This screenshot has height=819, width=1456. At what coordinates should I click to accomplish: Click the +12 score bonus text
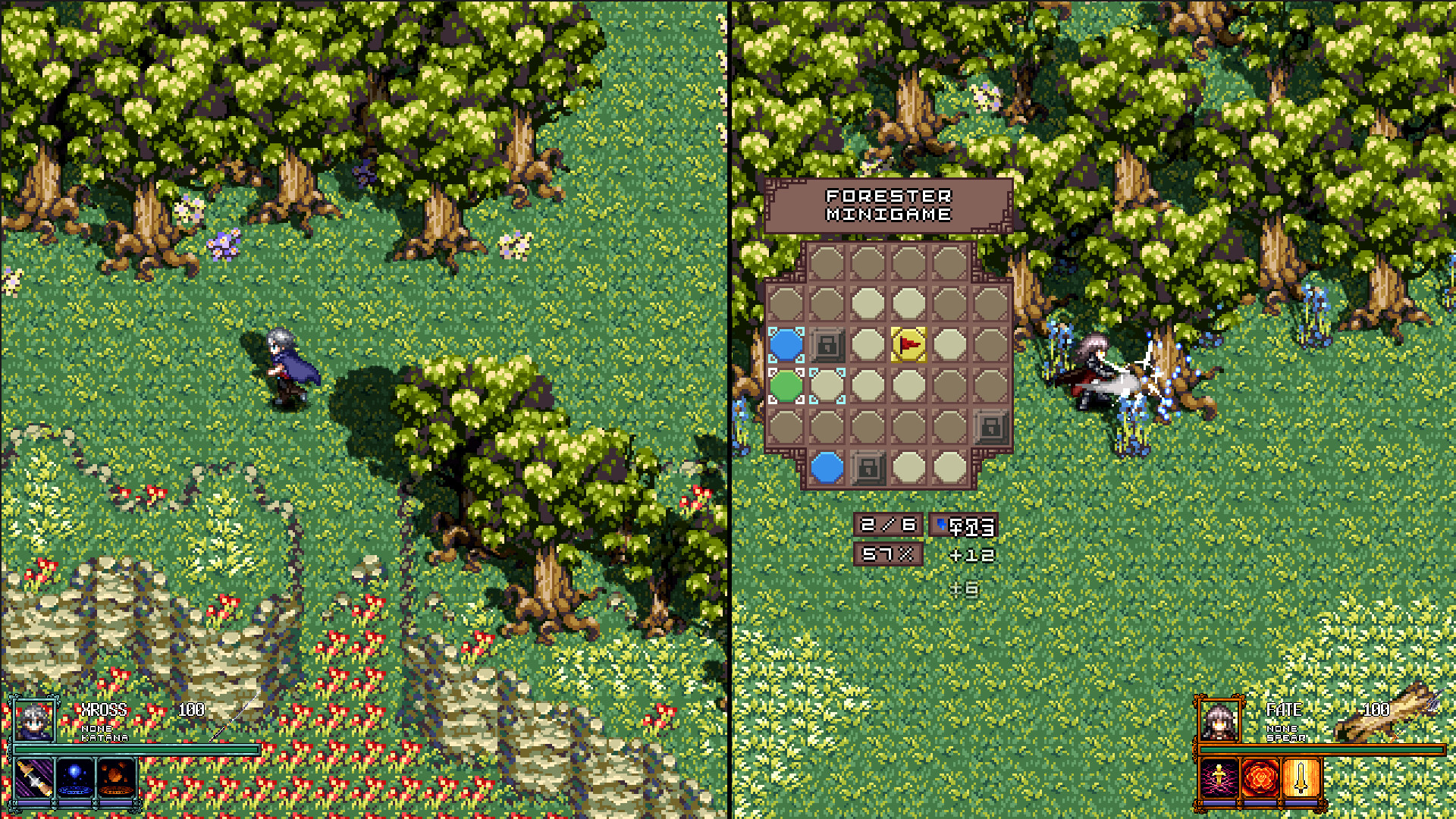[x=971, y=556]
